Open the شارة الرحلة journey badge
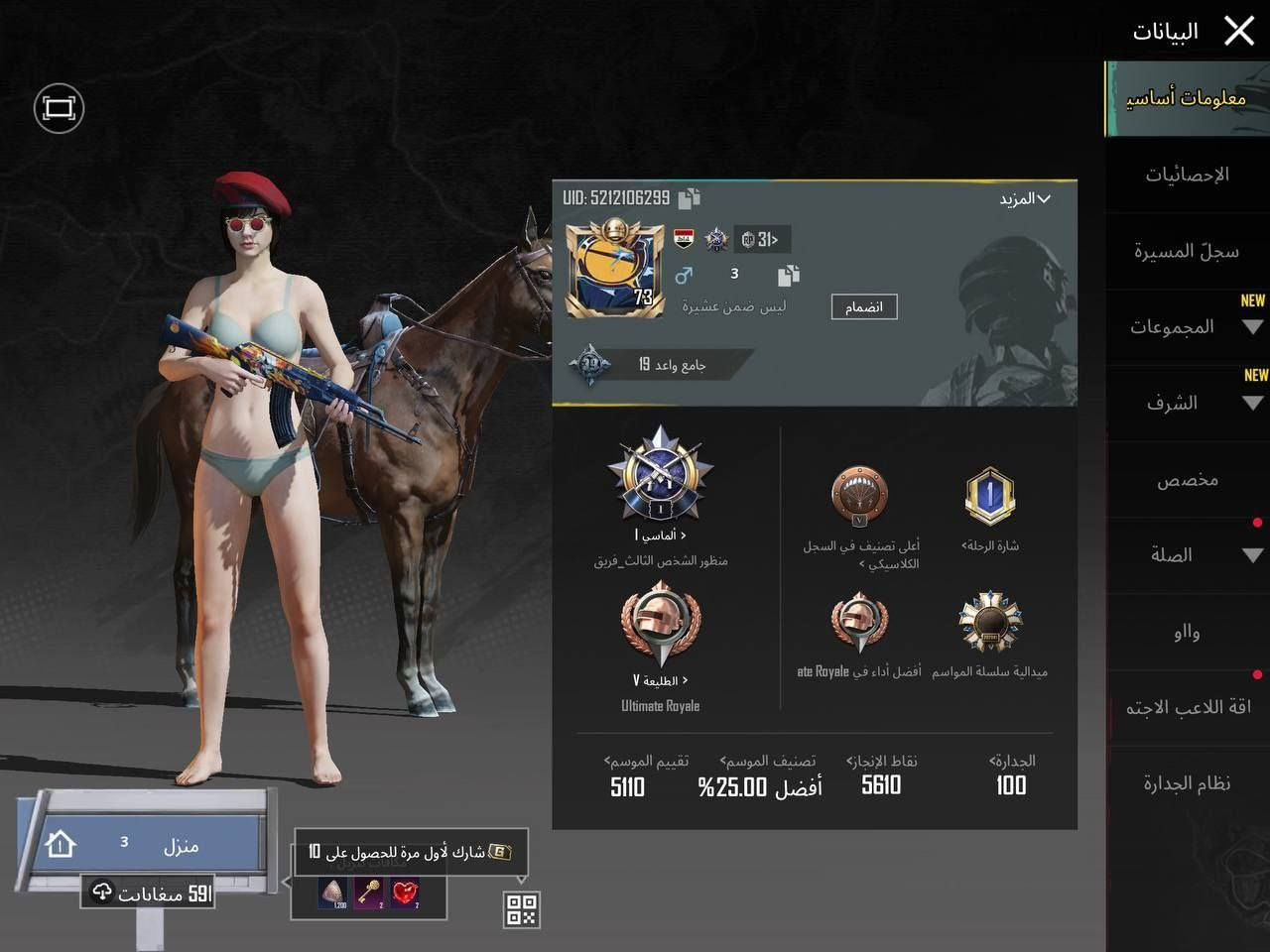Image resolution: width=1270 pixels, height=952 pixels. [x=989, y=497]
